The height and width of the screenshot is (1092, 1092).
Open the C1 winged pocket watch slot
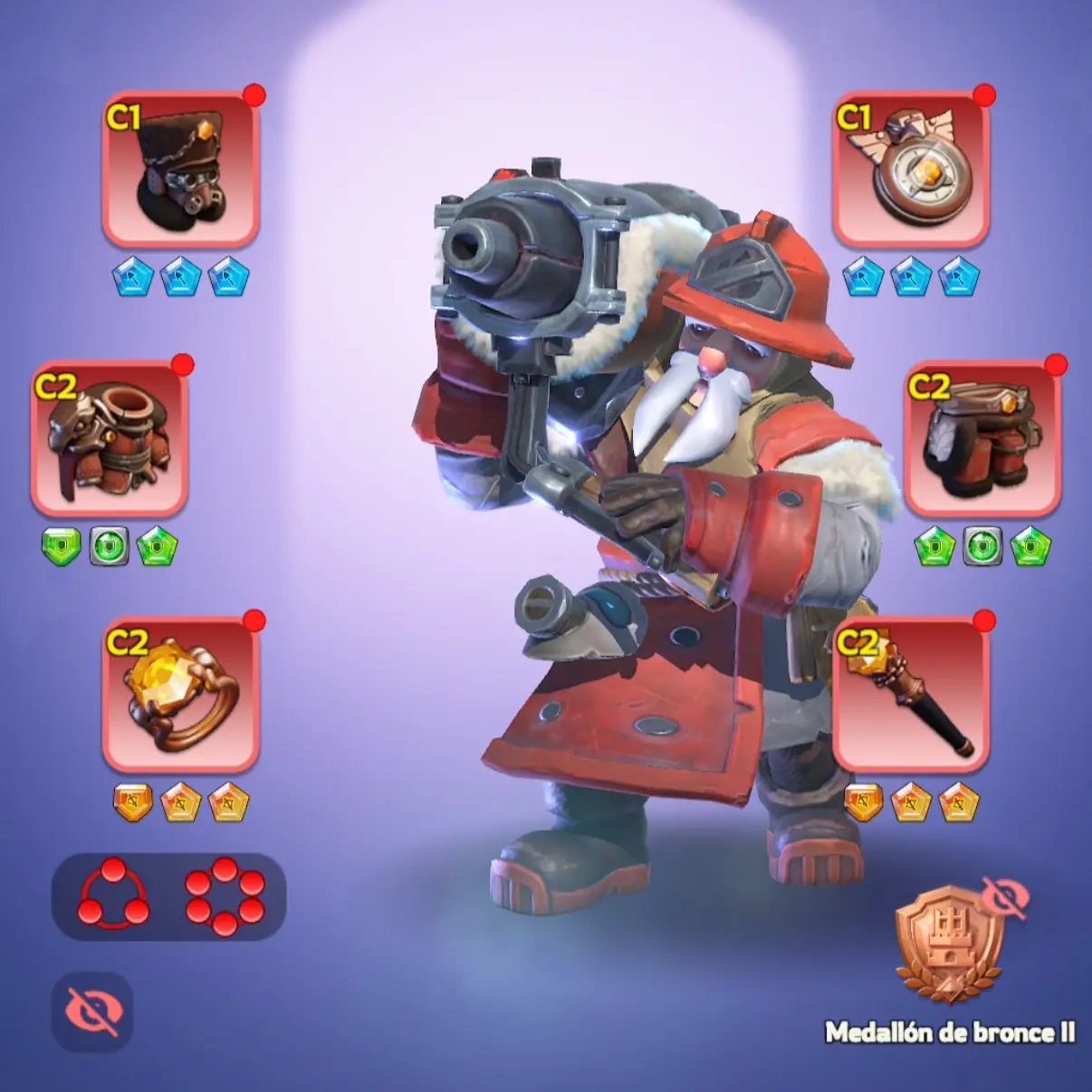[910, 168]
